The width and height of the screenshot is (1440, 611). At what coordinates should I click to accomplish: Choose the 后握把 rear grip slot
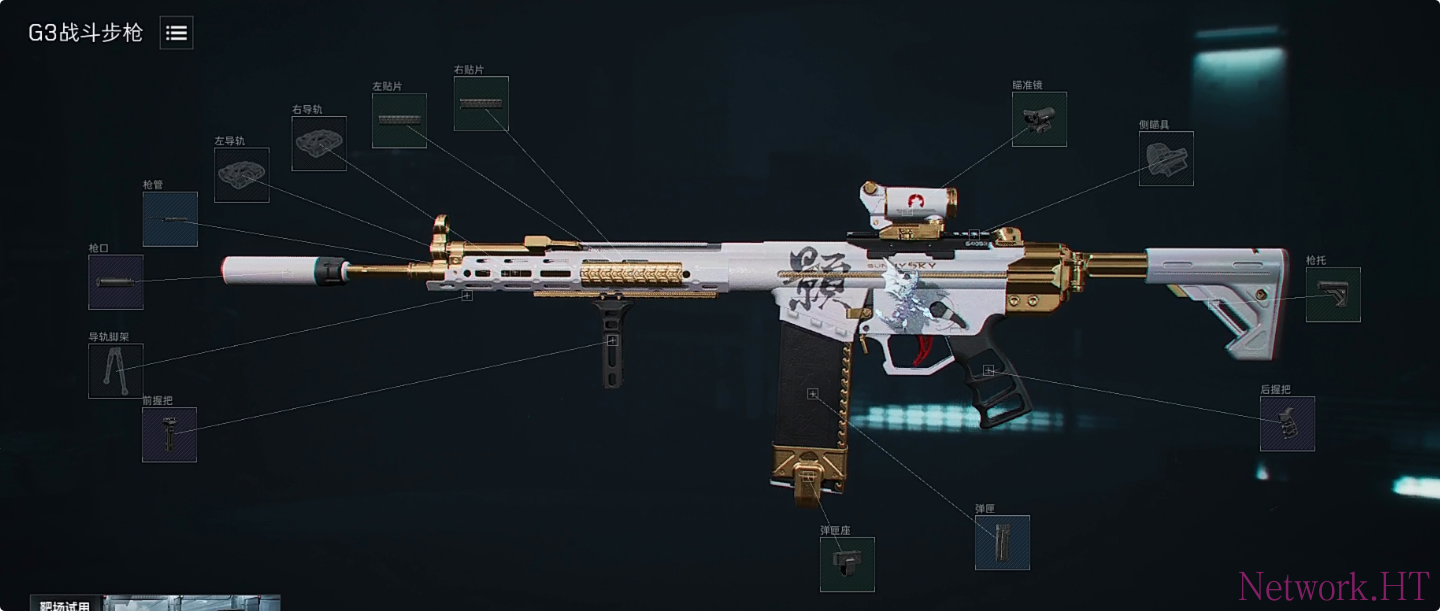coord(1287,424)
